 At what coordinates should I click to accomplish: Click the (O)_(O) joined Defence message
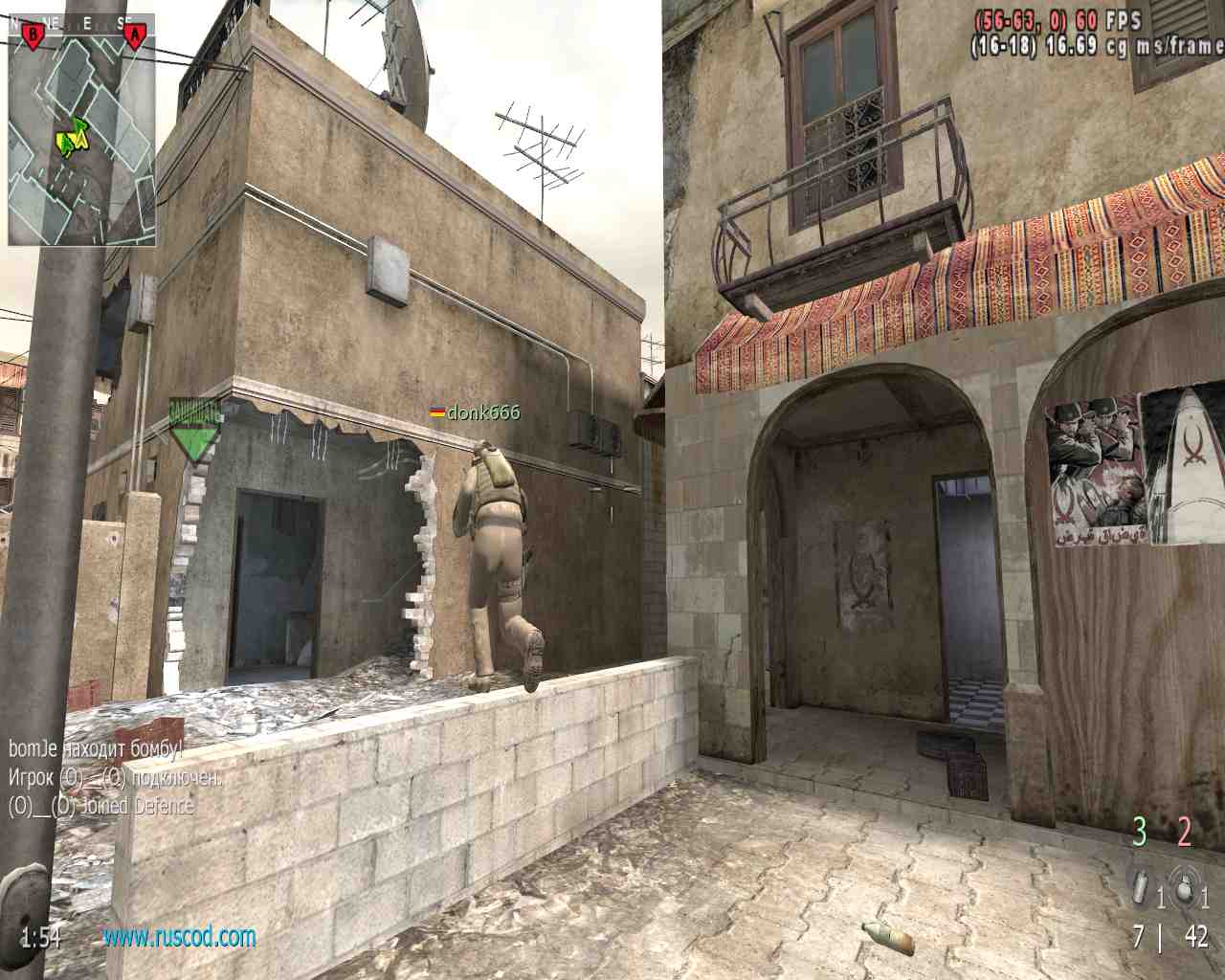(x=100, y=804)
